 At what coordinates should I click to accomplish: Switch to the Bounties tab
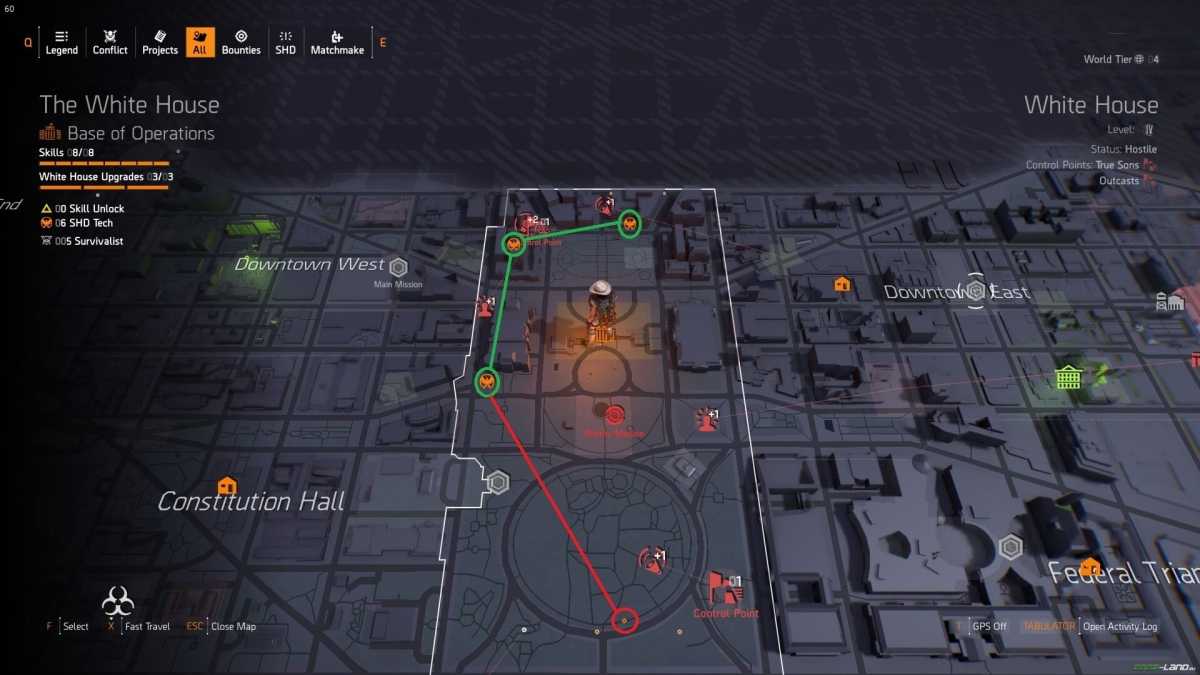(x=241, y=42)
